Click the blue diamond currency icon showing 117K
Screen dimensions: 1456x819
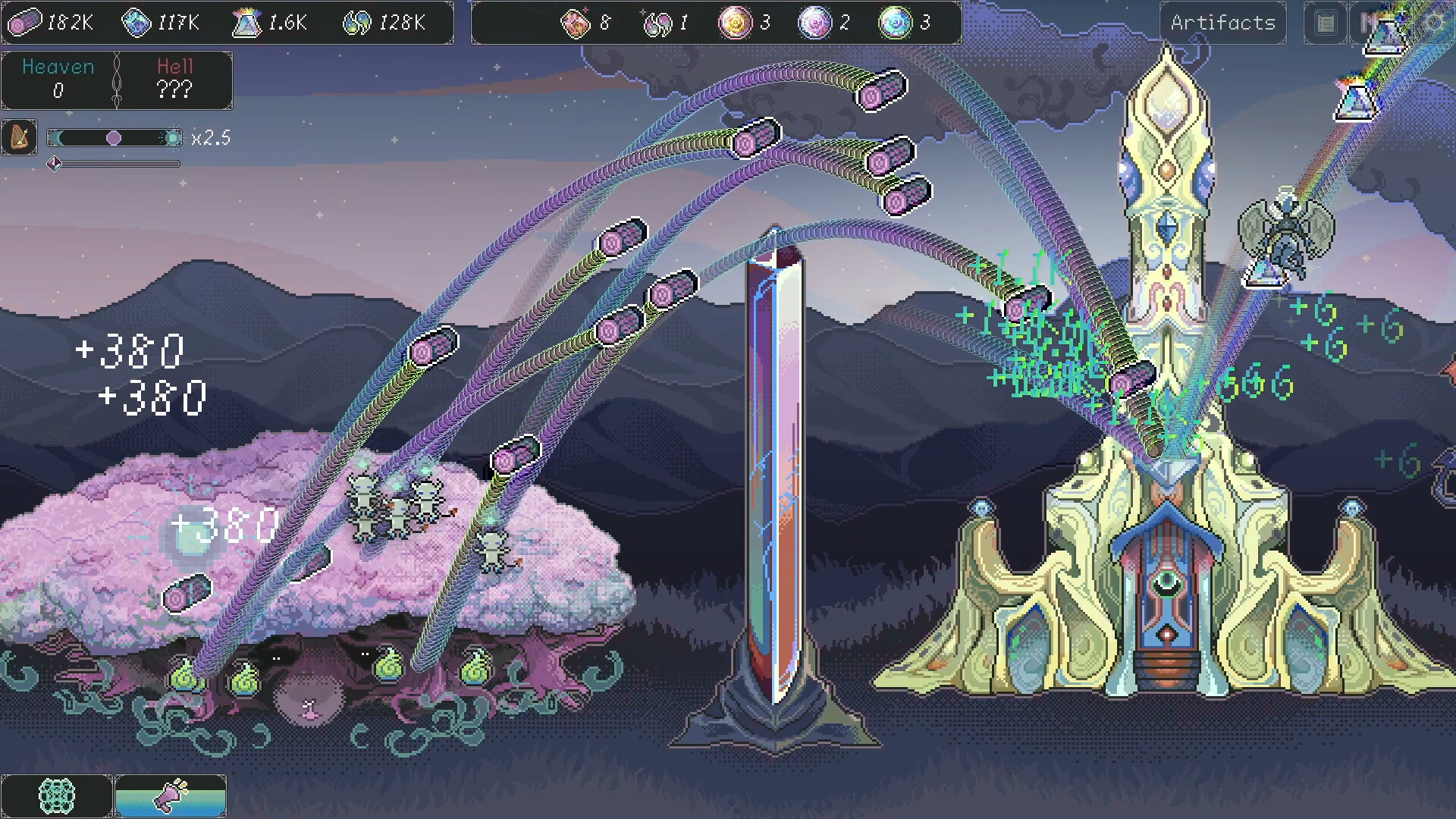138,22
